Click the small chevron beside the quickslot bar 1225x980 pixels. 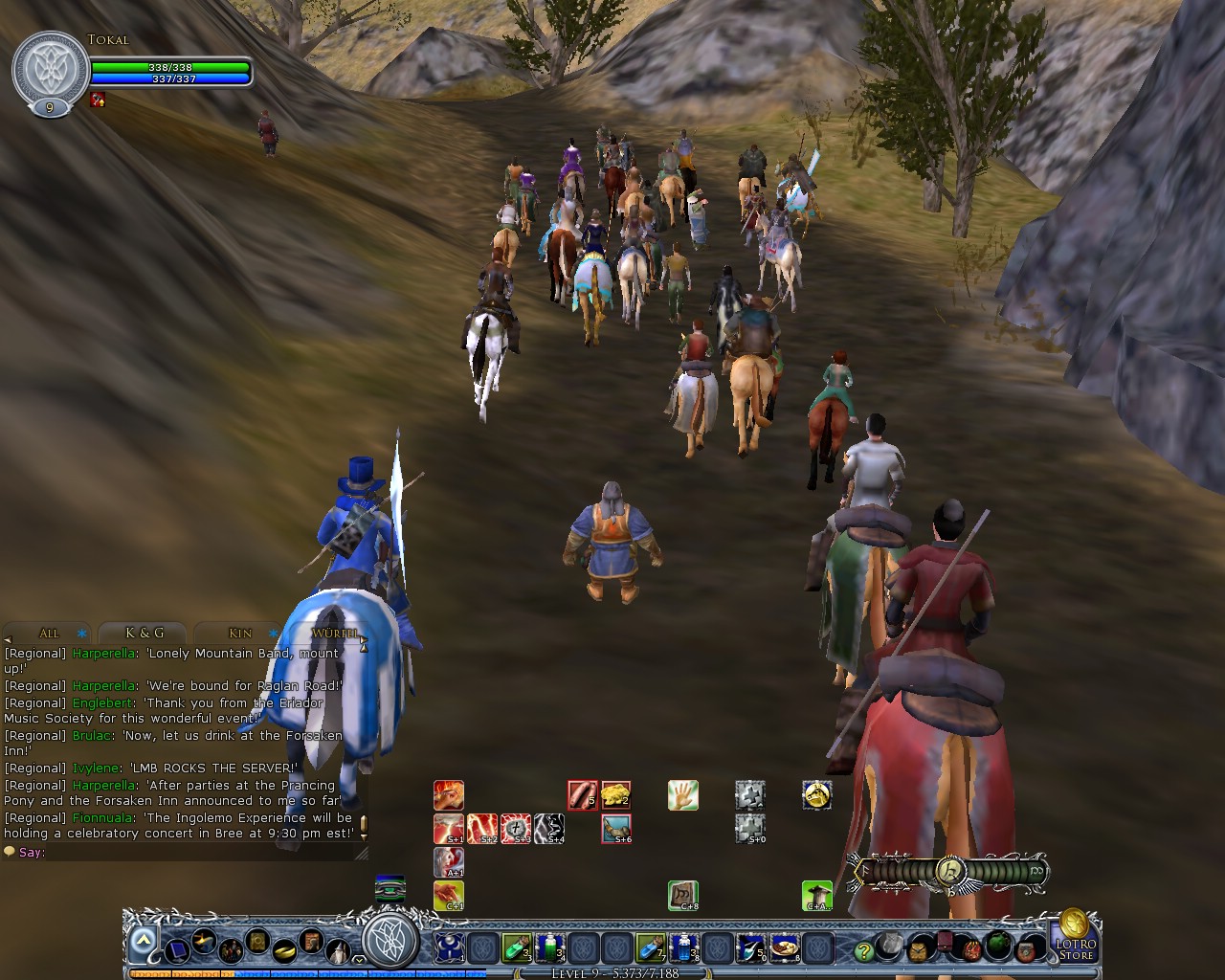[360, 960]
